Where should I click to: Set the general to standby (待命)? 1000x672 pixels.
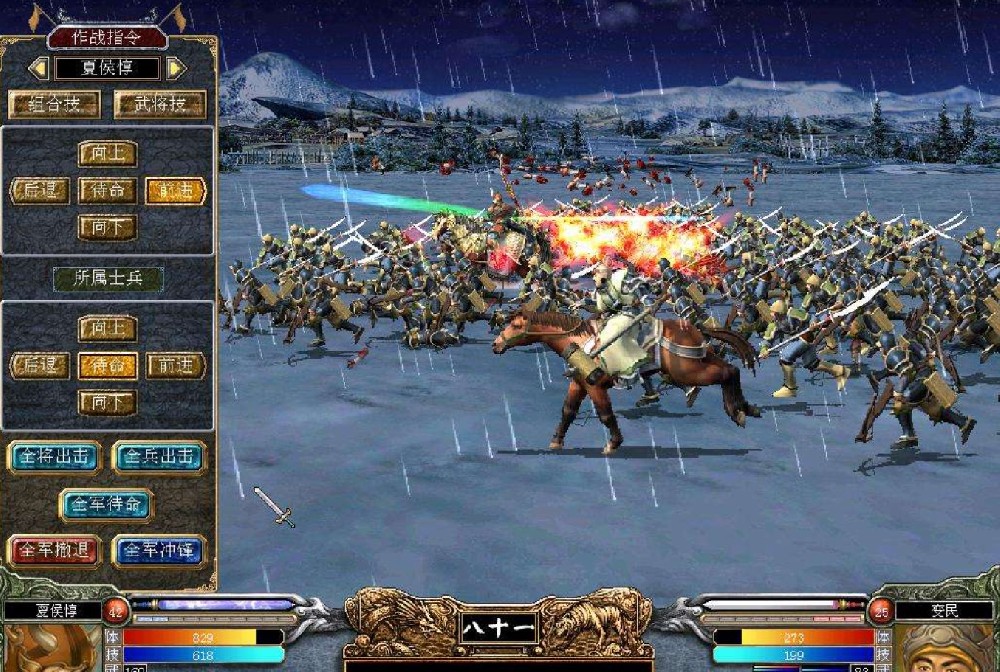[107, 191]
